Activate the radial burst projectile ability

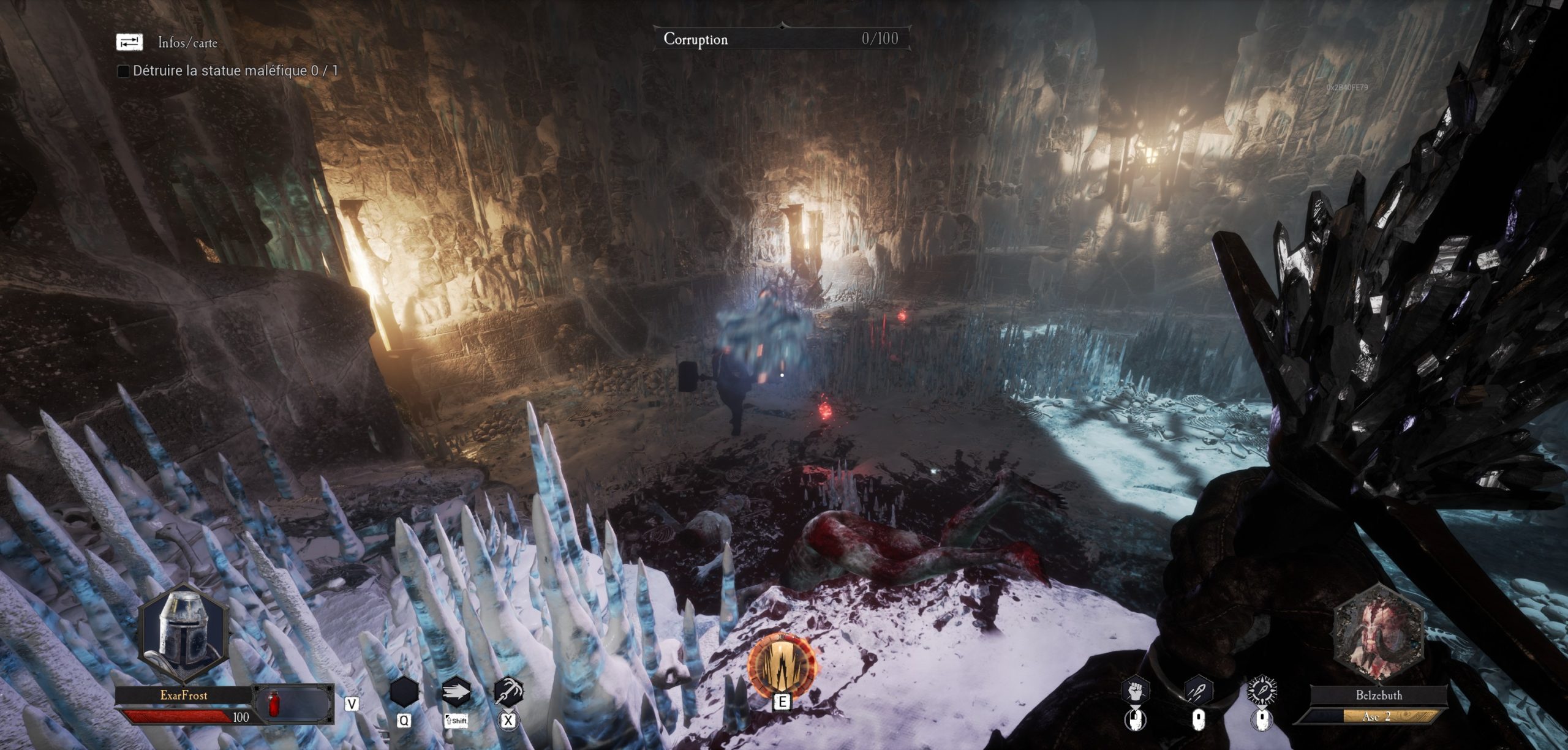pyautogui.click(x=1262, y=692)
